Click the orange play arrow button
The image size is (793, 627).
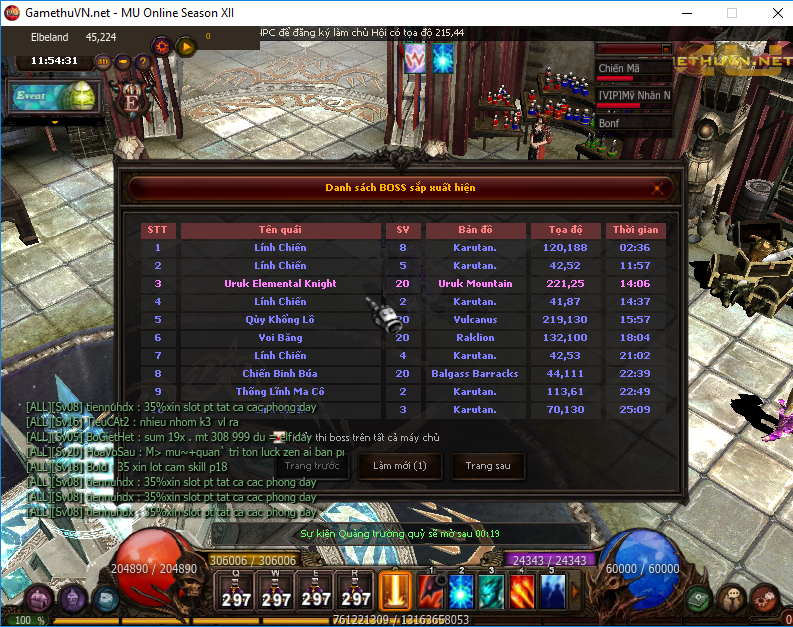coord(186,46)
